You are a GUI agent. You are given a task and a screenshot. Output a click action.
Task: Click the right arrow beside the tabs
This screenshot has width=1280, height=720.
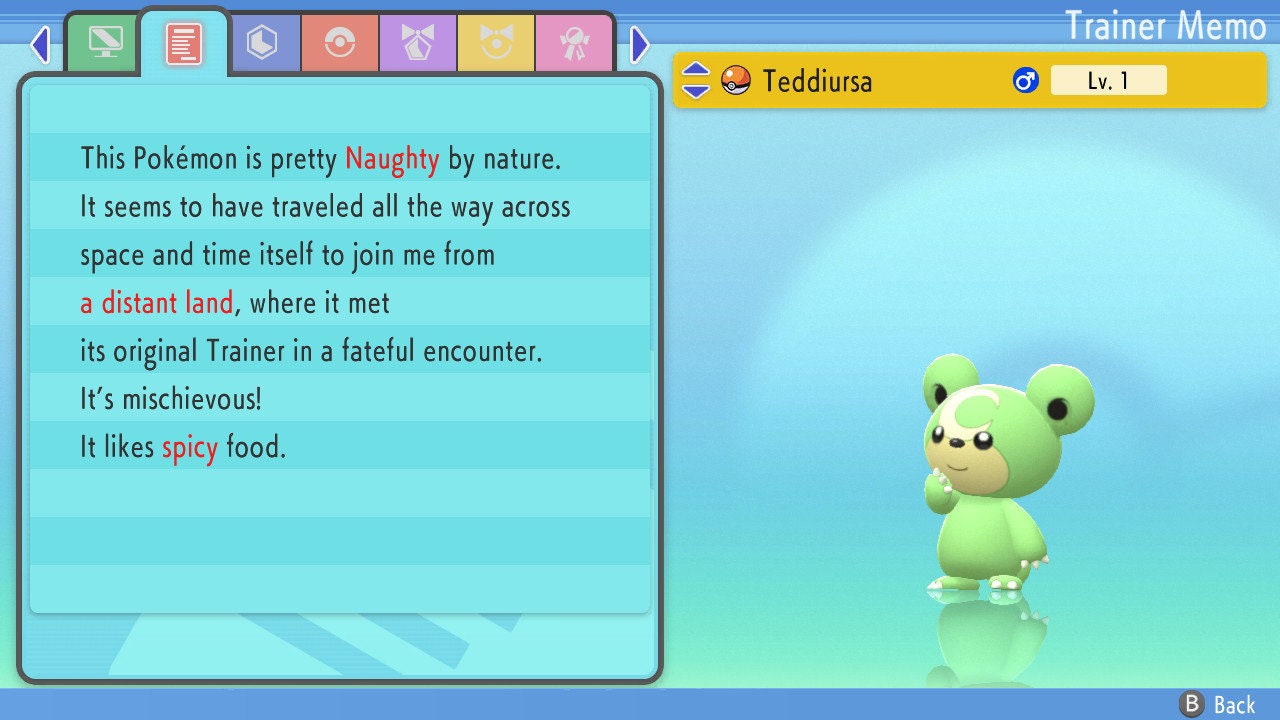point(640,44)
